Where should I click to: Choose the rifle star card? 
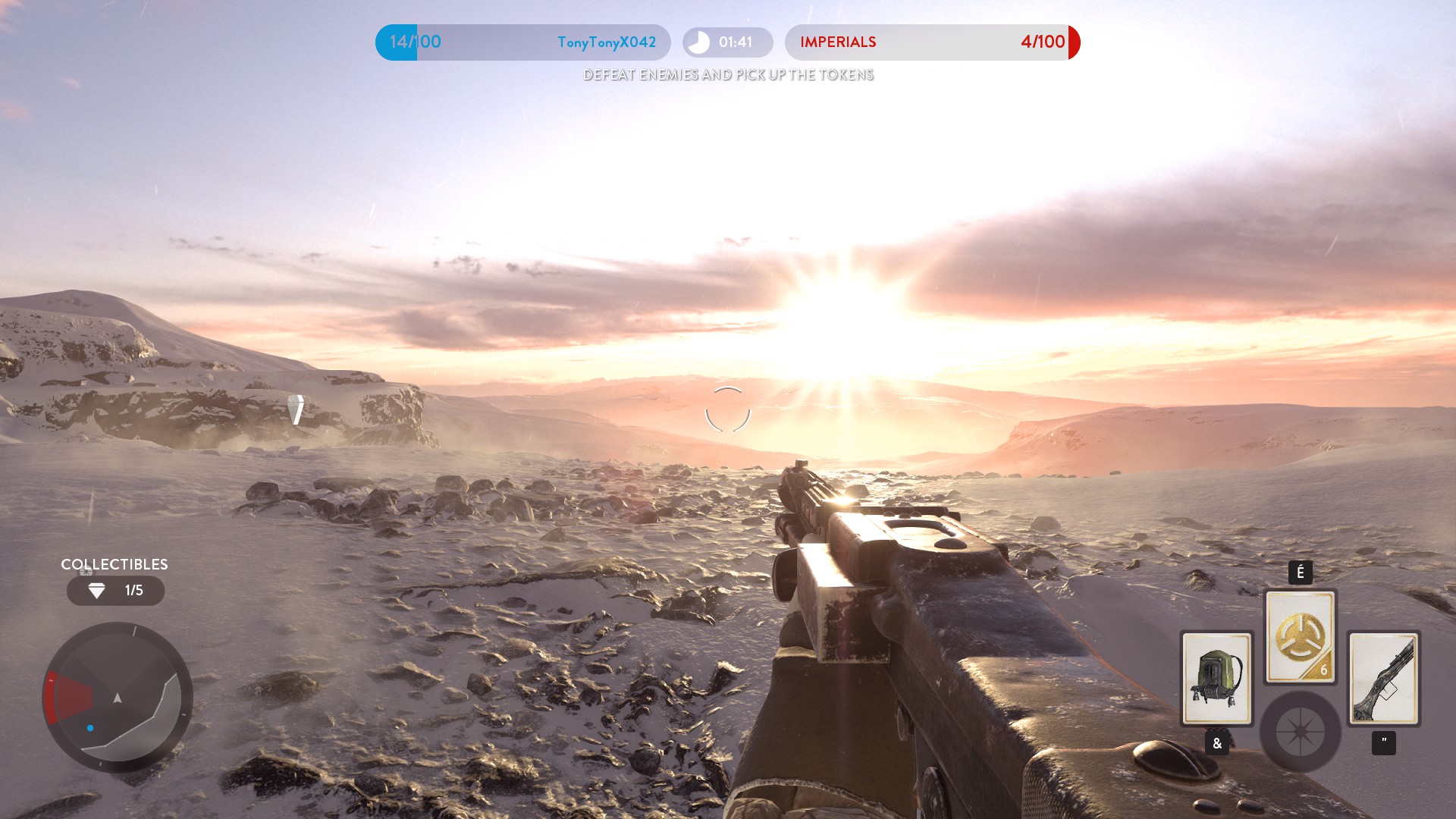pyautogui.click(x=1383, y=678)
